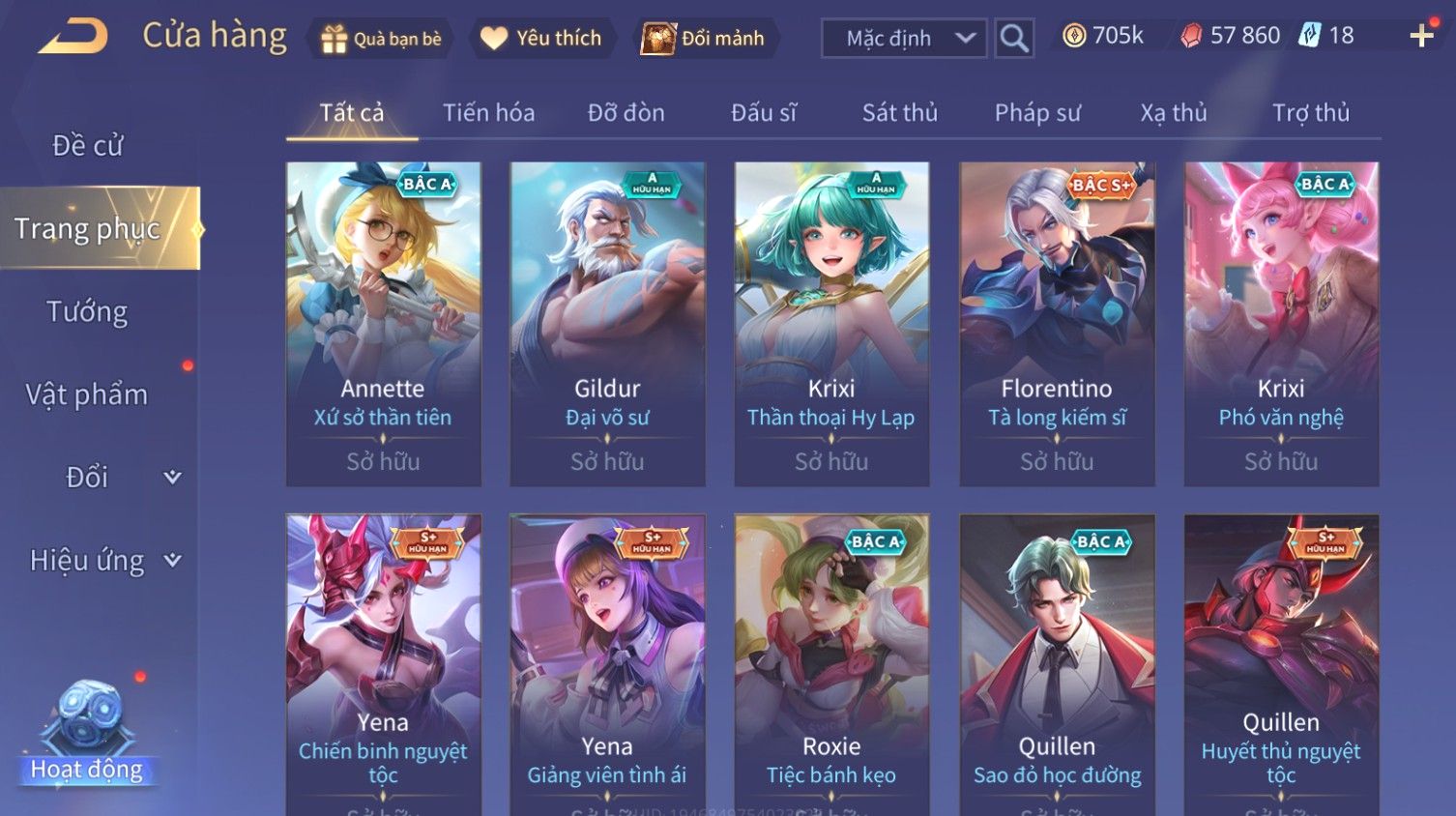Screen dimensions: 1456x816
Task: Open the Vật phẩm items section
Action: (87, 394)
